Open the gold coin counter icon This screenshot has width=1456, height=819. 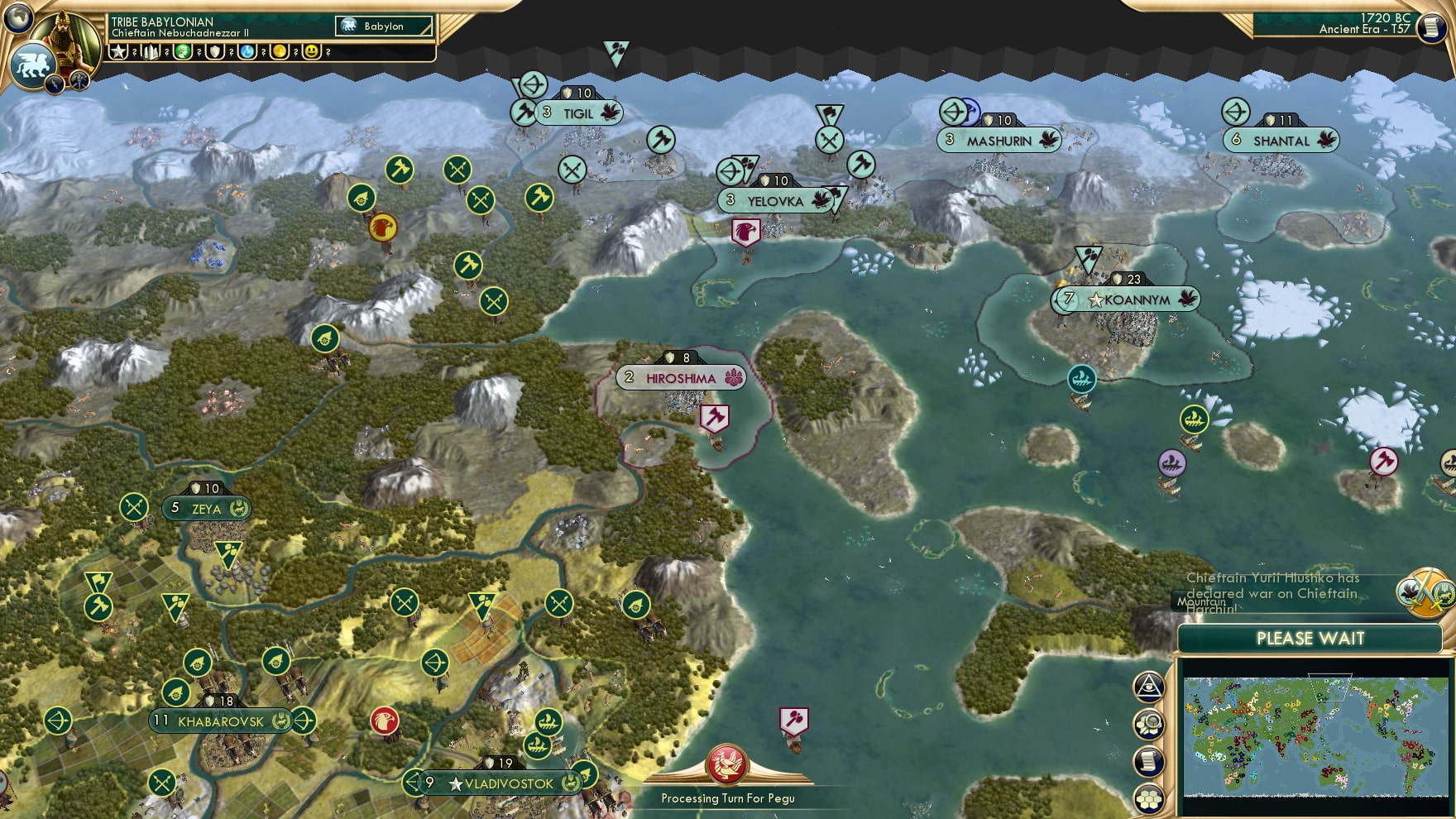pos(279,52)
